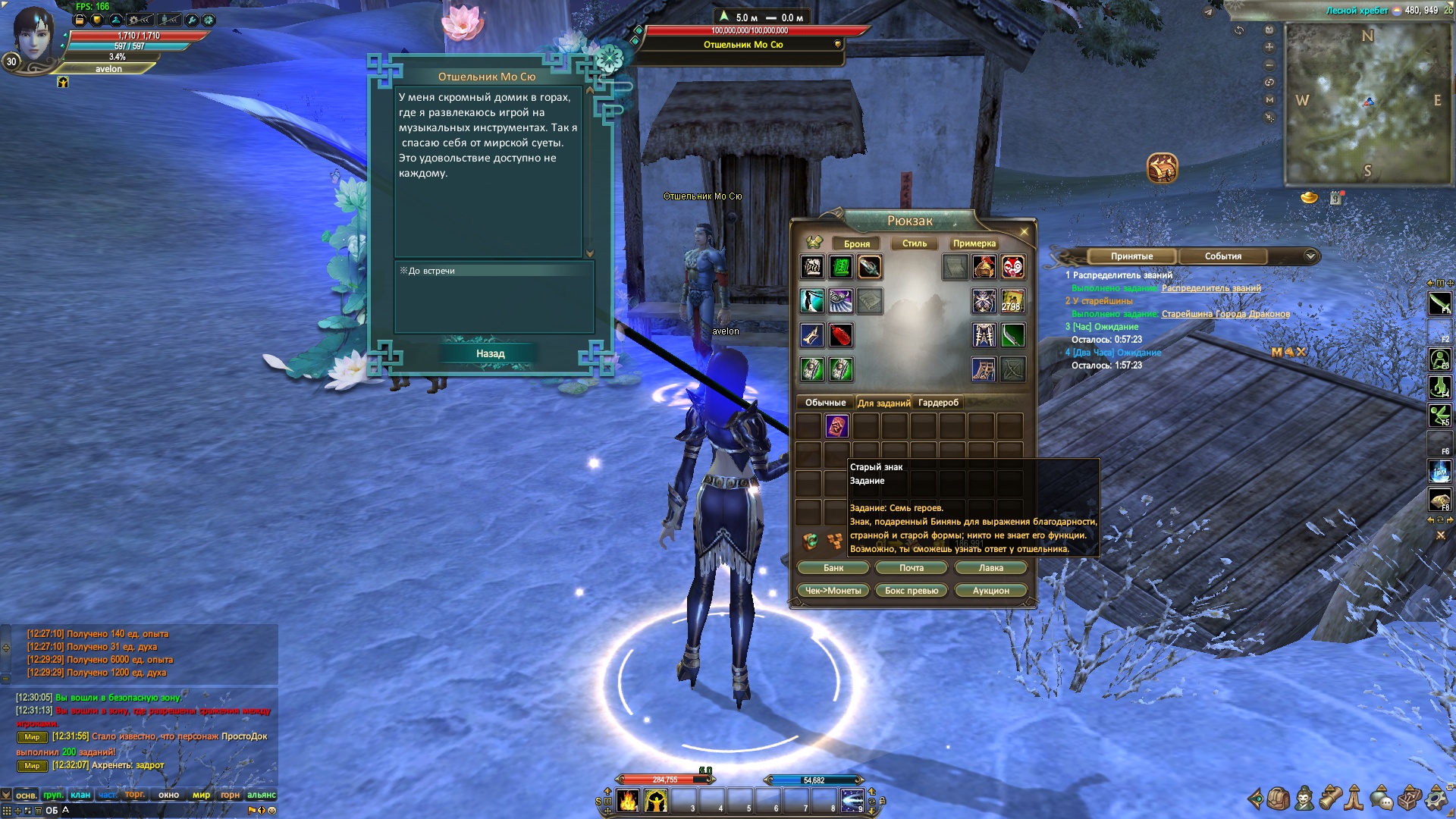Switch to the Броня equipment tab
The image size is (1456, 819).
[x=856, y=243]
